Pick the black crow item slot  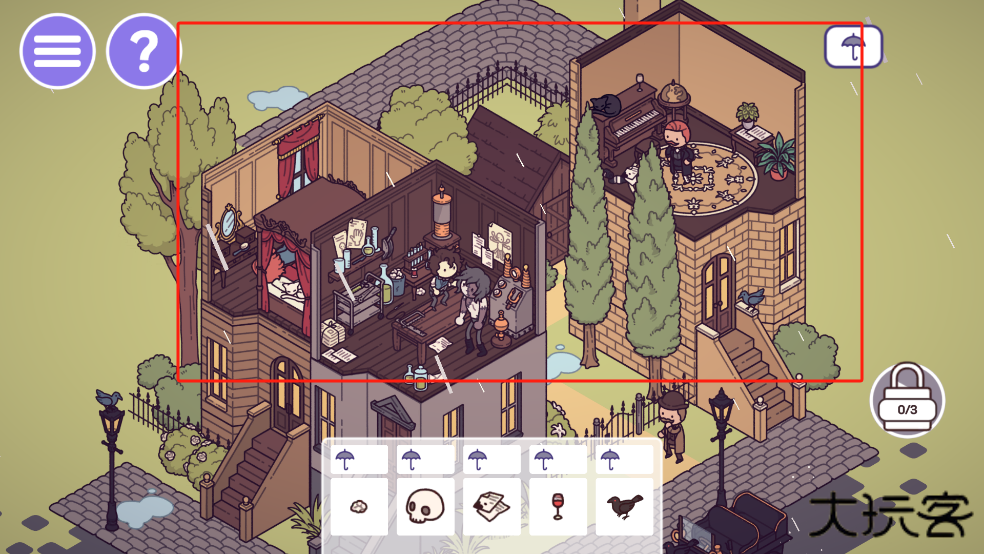pyautogui.click(x=624, y=507)
